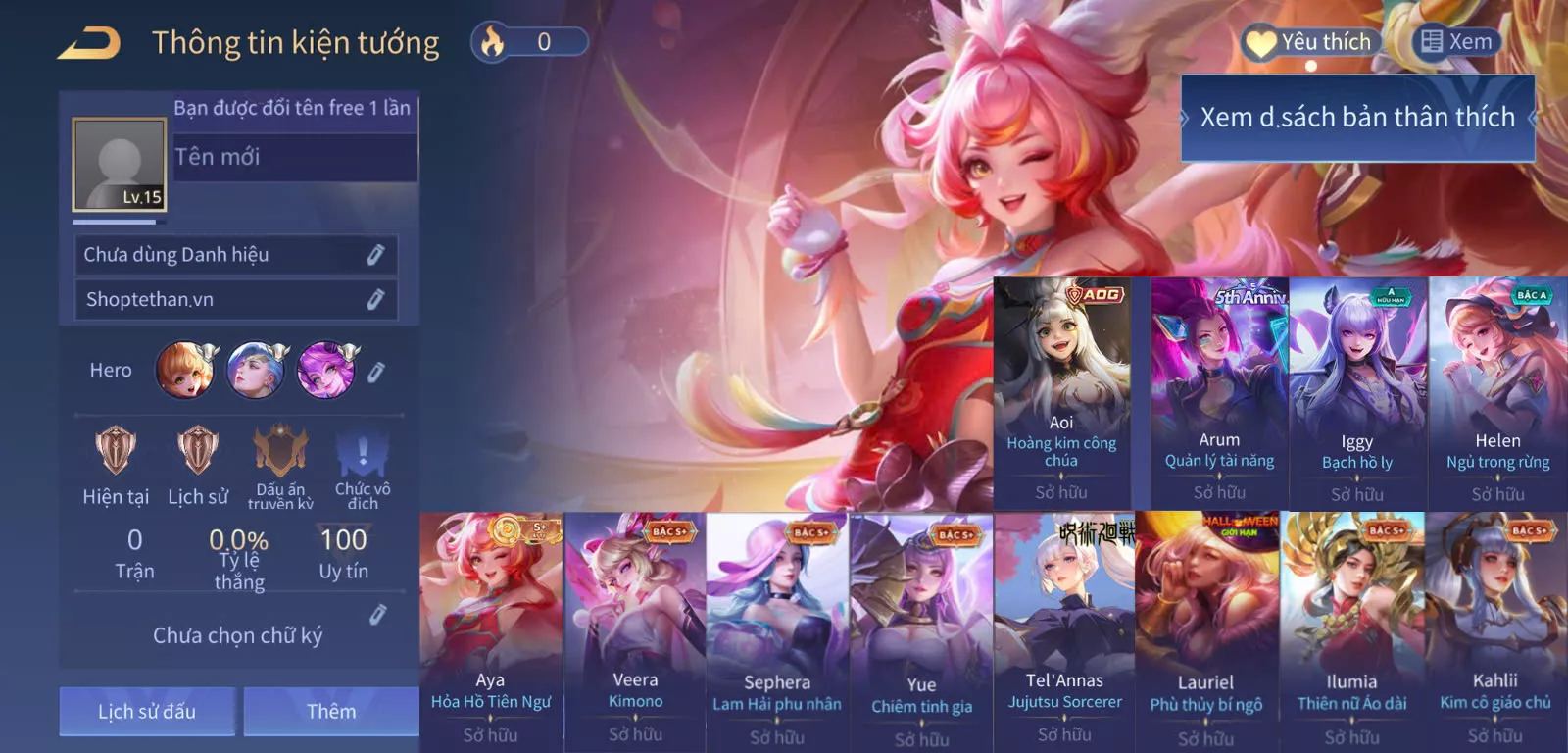Select the Aoi Hoàng kim công chúa skin
1568x753 pixels.
[x=1062, y=392]
